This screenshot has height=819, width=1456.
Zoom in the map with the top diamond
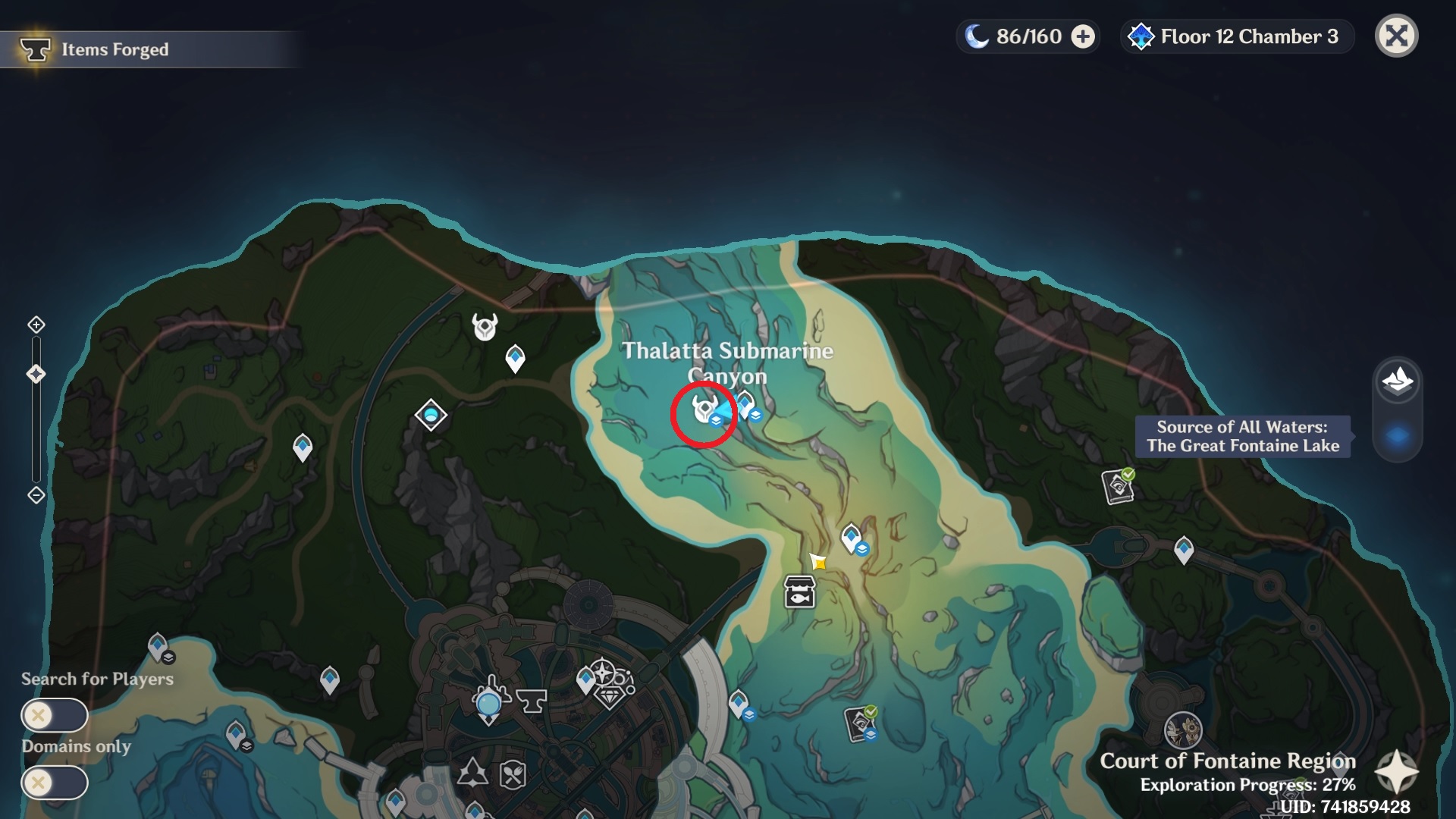[x=36, y=325]
